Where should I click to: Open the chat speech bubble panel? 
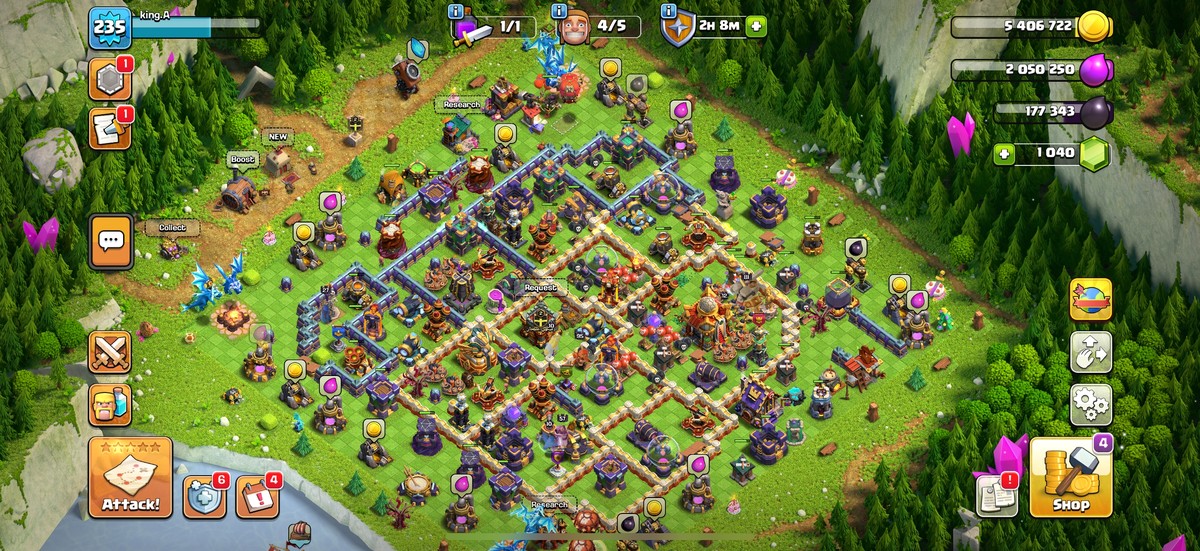pyautogui.click(x=111, y=241)
